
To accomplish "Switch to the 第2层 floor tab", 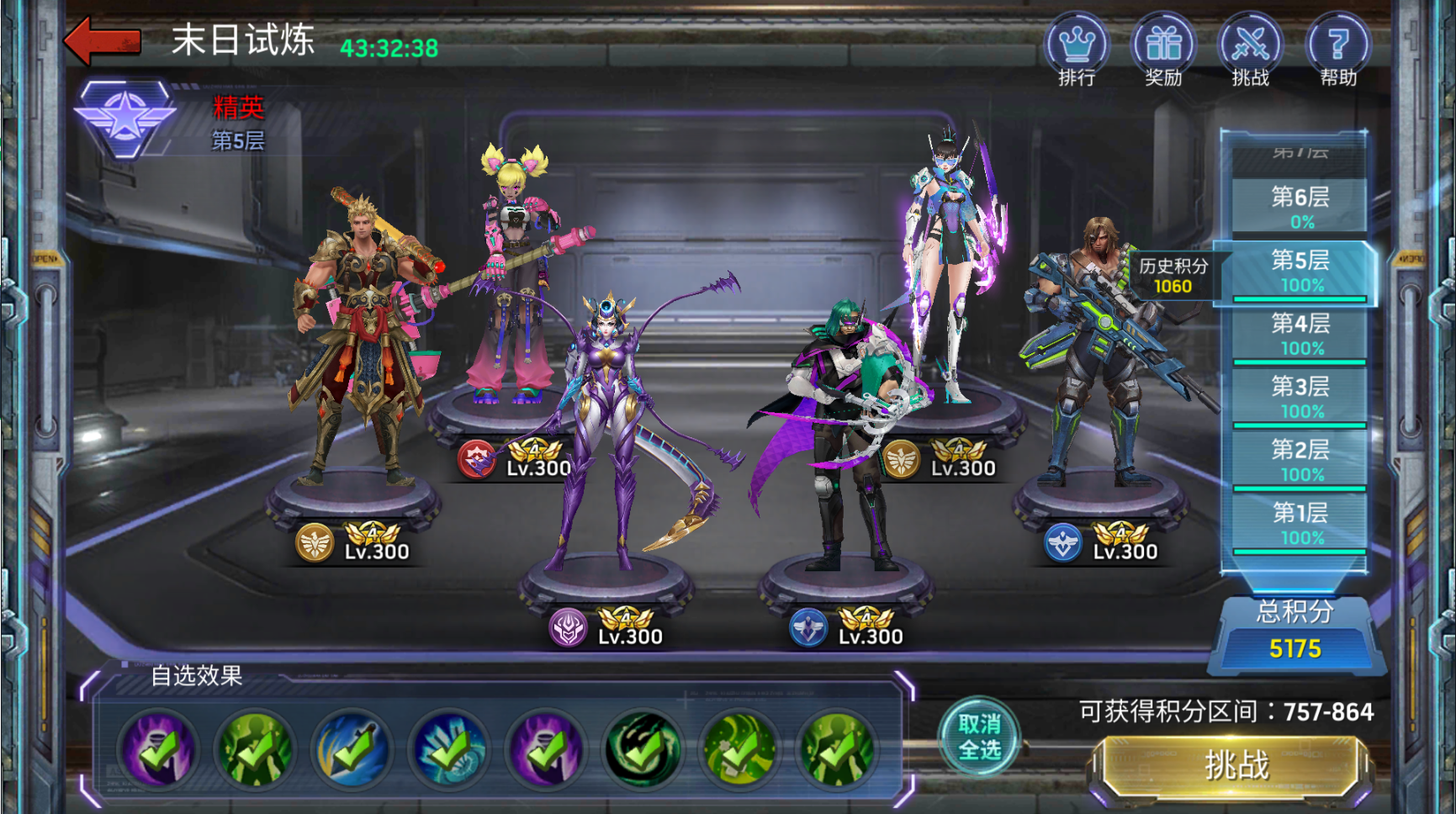I will [x=1300, y=459].
